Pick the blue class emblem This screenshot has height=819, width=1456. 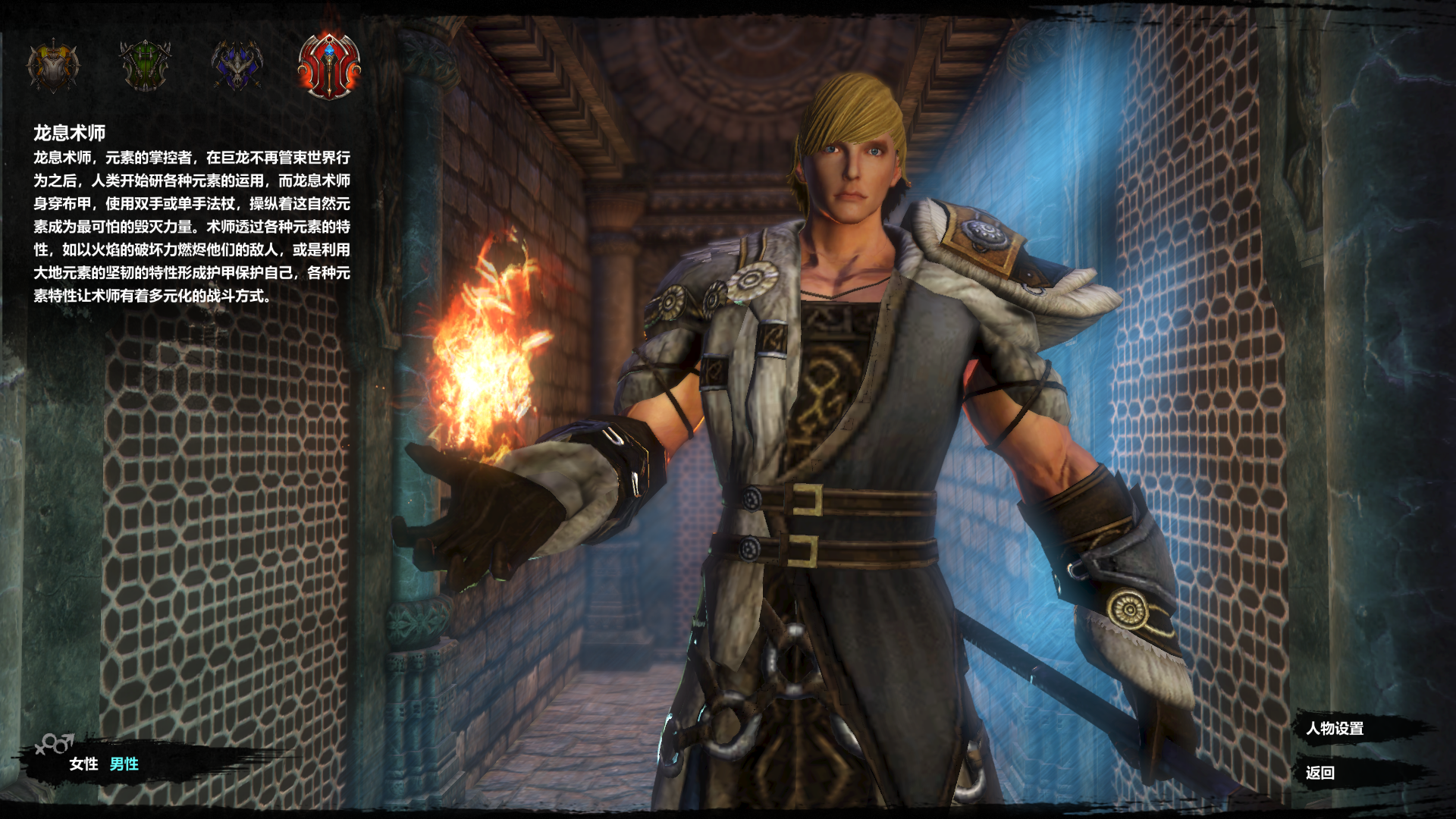click(x=237, y=65)
